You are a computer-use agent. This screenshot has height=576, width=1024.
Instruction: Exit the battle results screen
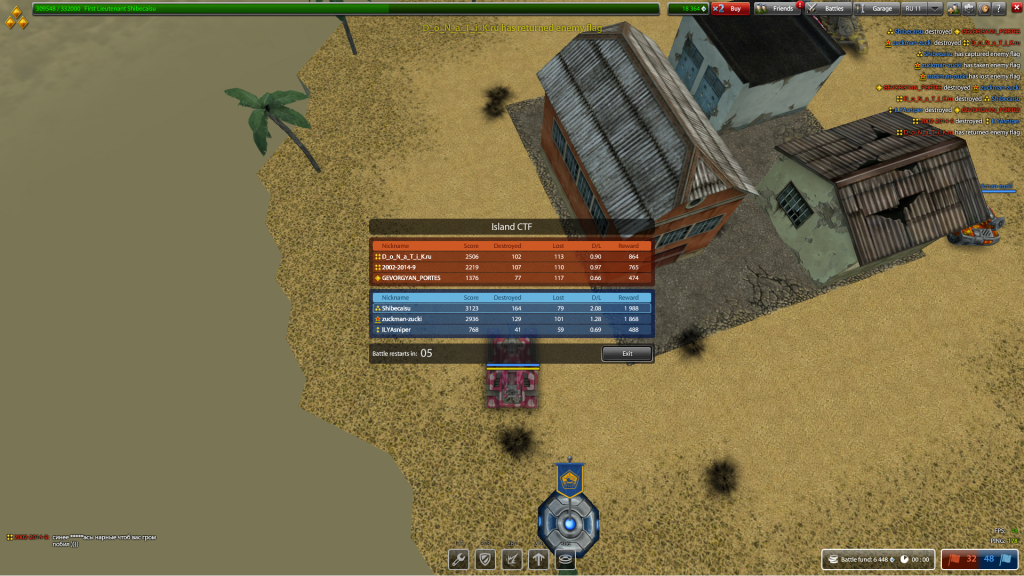click(627, 353)
